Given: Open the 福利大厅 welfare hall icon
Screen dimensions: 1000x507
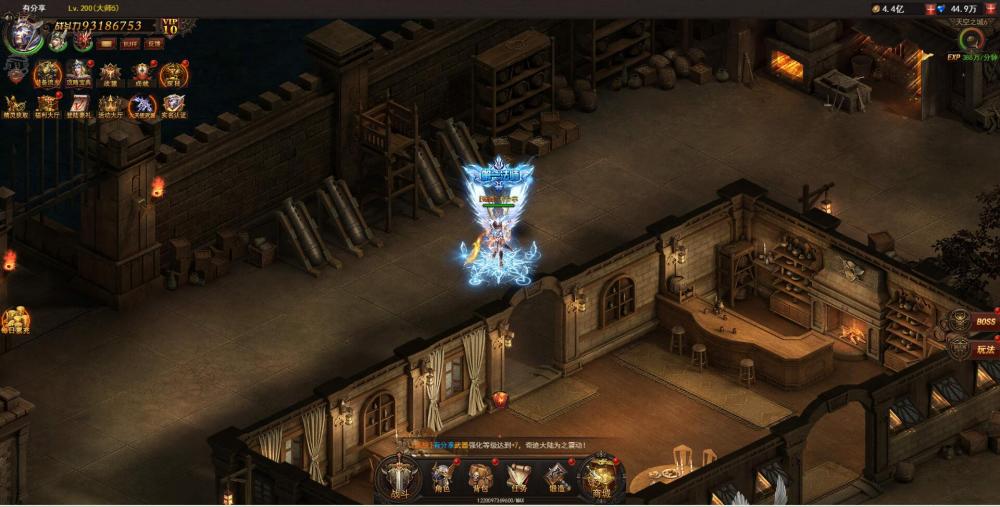Looking at the screenshot, I should 47,104.
